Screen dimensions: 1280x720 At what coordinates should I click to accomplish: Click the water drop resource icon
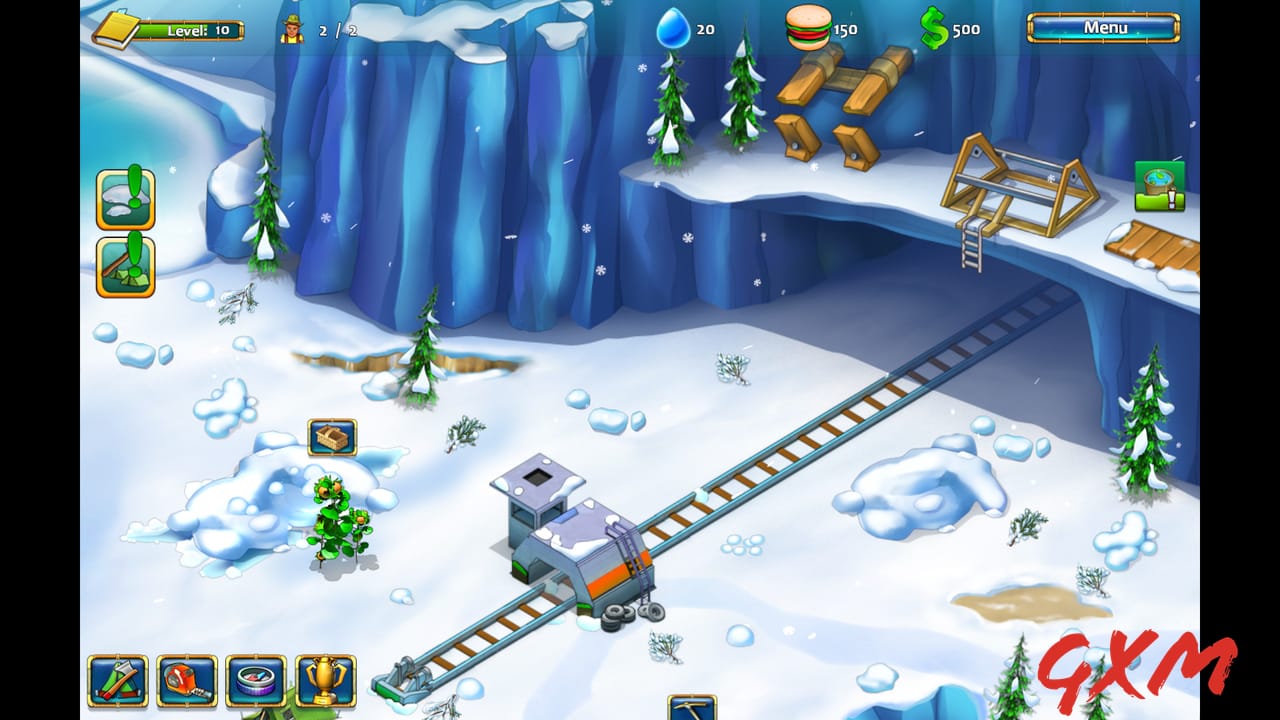click(672, 28)
